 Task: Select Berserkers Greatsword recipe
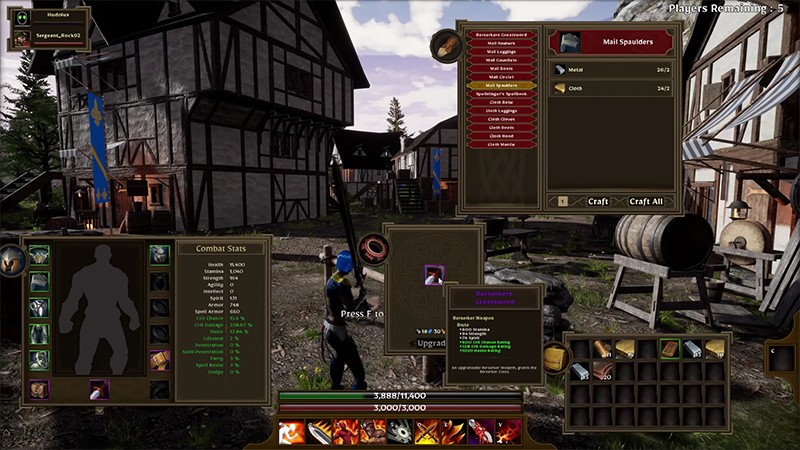[x=501, y=36]
